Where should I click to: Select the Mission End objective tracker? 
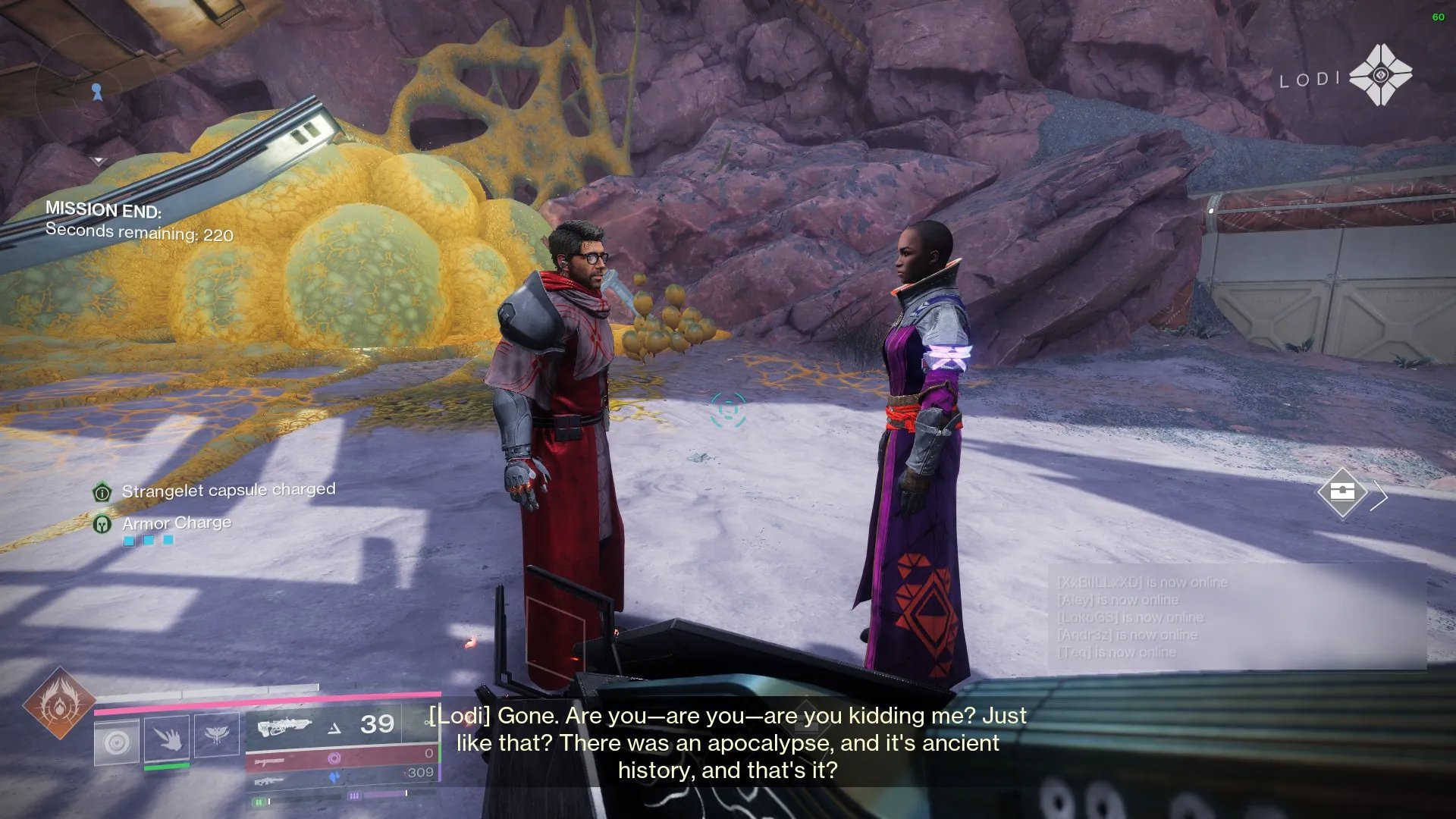point(140,221)
